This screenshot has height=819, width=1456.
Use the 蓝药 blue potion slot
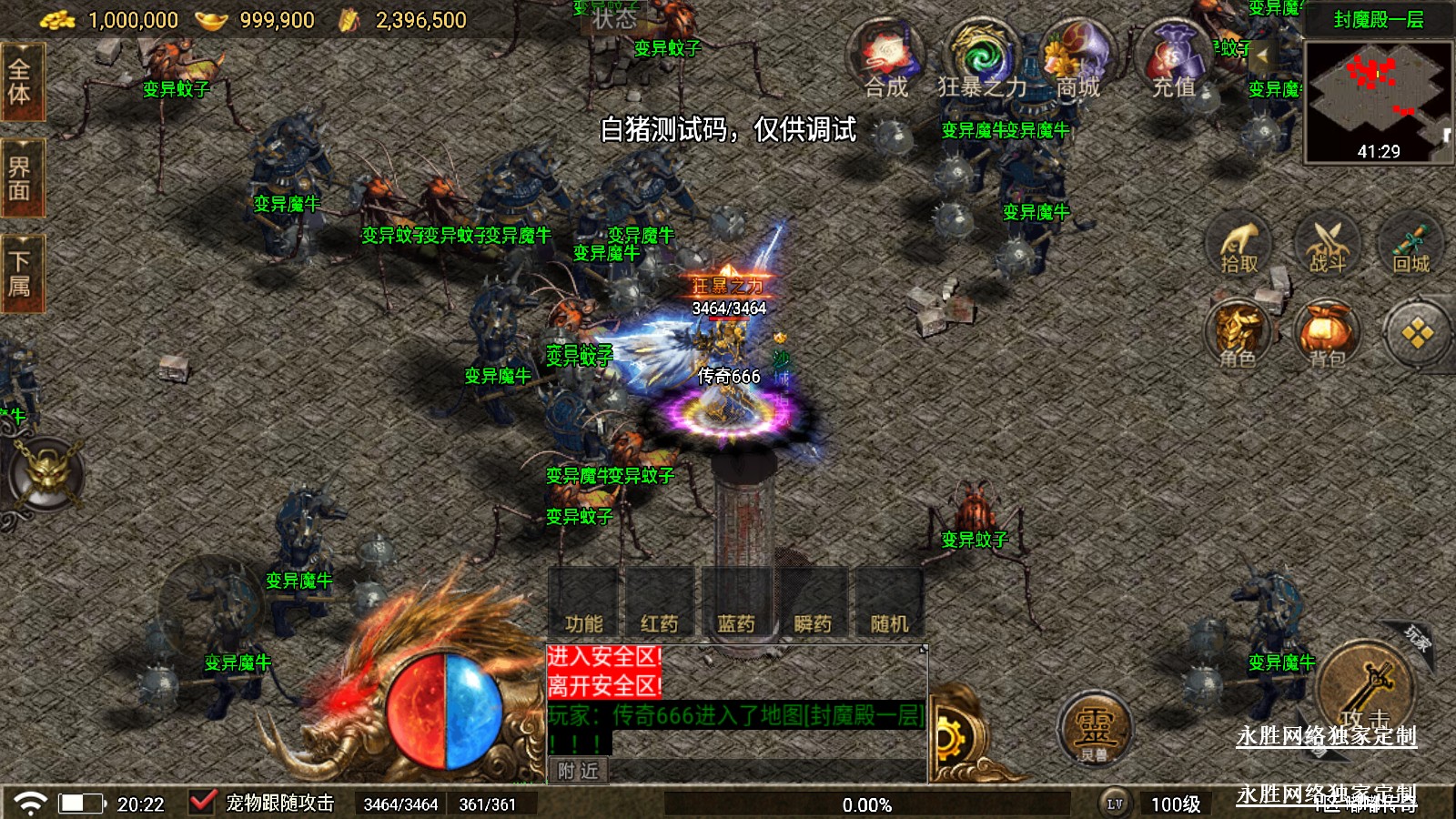(x=736, y=602)
